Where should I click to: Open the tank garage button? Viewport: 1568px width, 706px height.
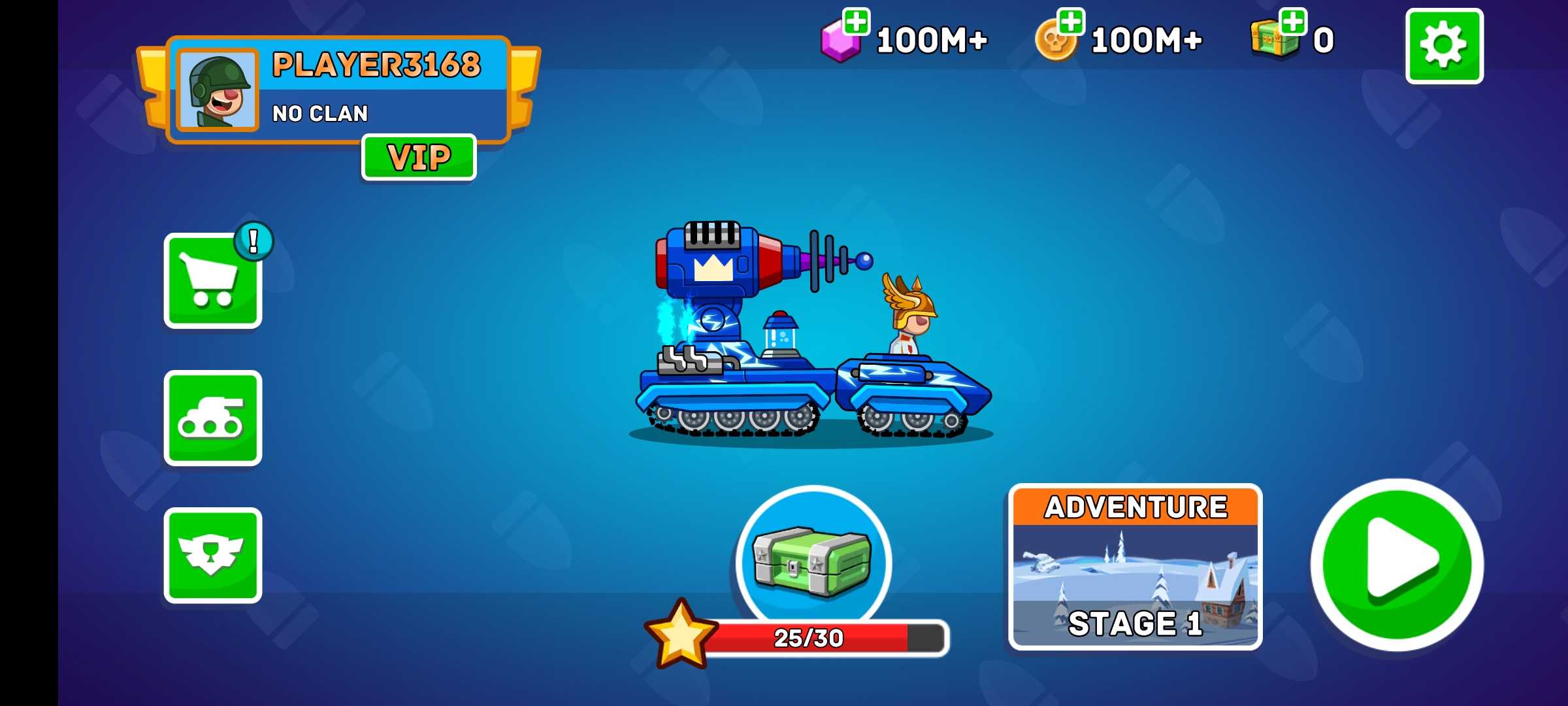tap(212, 418)
